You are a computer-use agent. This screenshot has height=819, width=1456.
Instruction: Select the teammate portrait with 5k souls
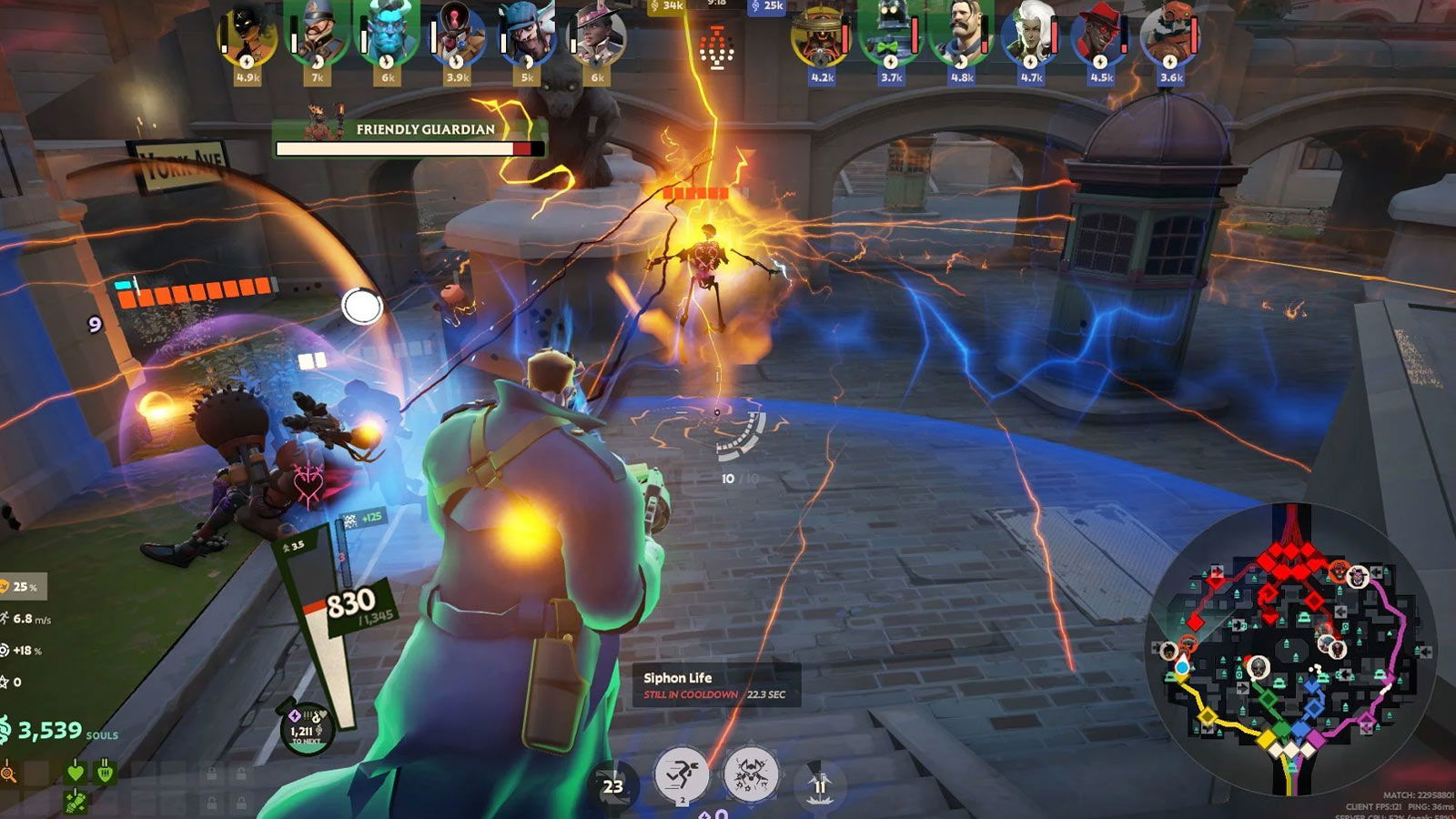tap(527, 35)
